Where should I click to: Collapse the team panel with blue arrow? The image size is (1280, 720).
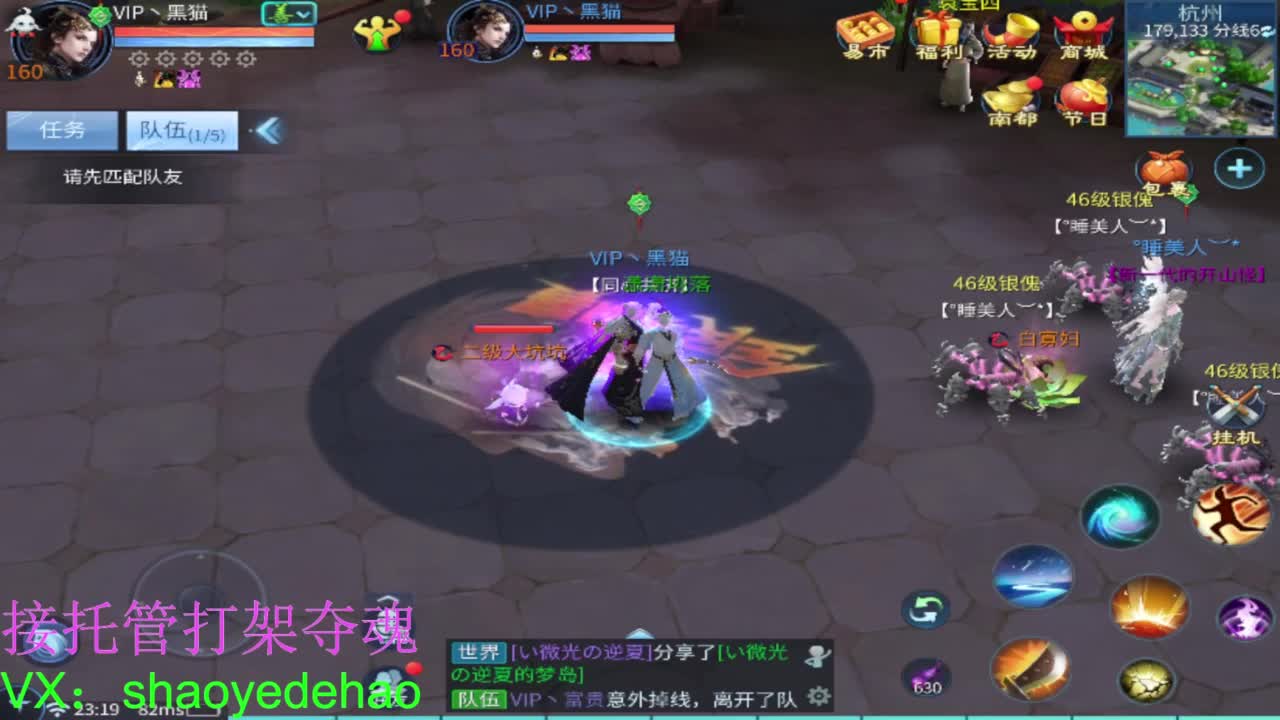coord(267,128)
